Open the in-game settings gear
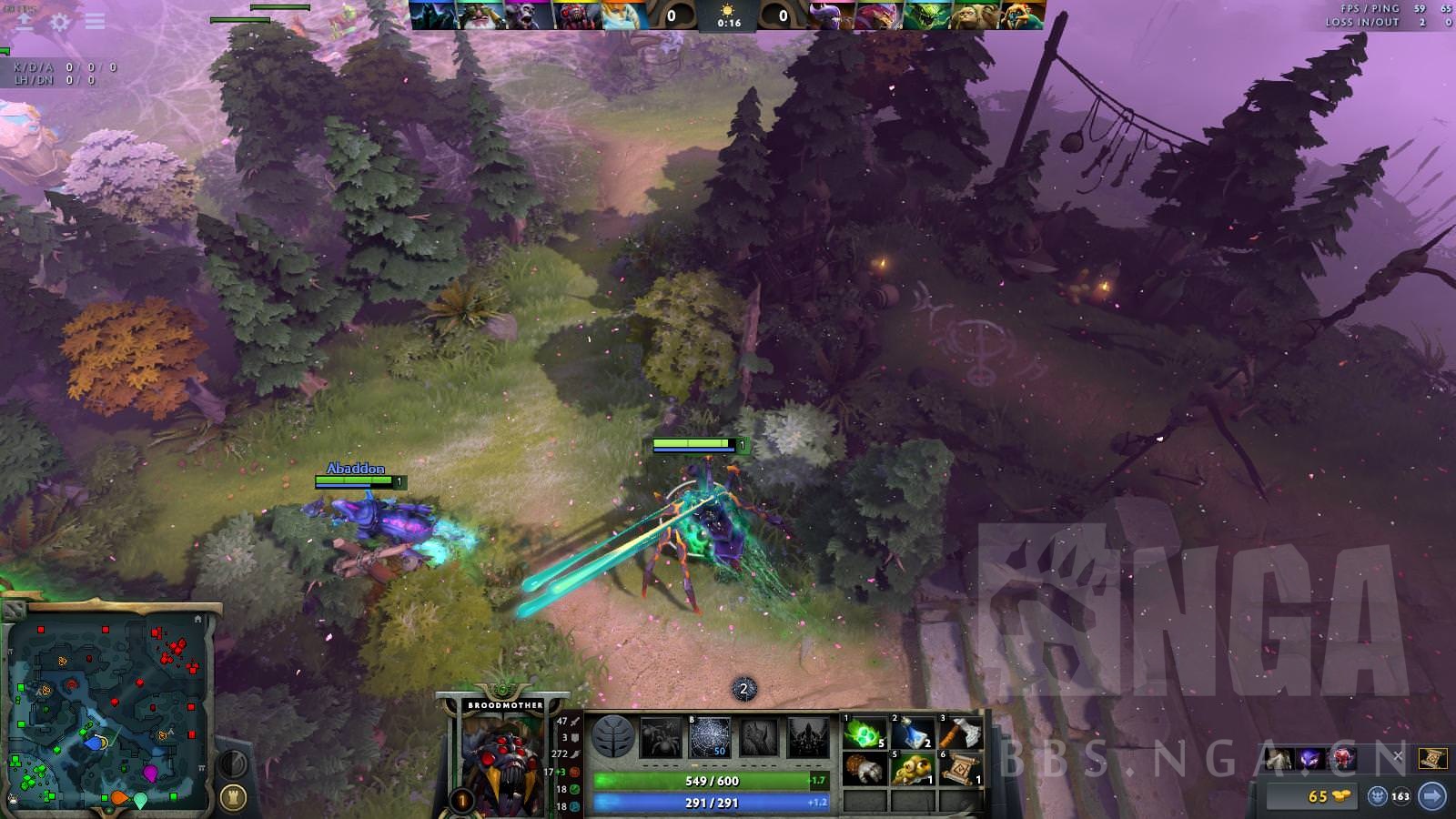Image resolution: width=1456 pixels, height=819 pixels. [x=59, y=22]
